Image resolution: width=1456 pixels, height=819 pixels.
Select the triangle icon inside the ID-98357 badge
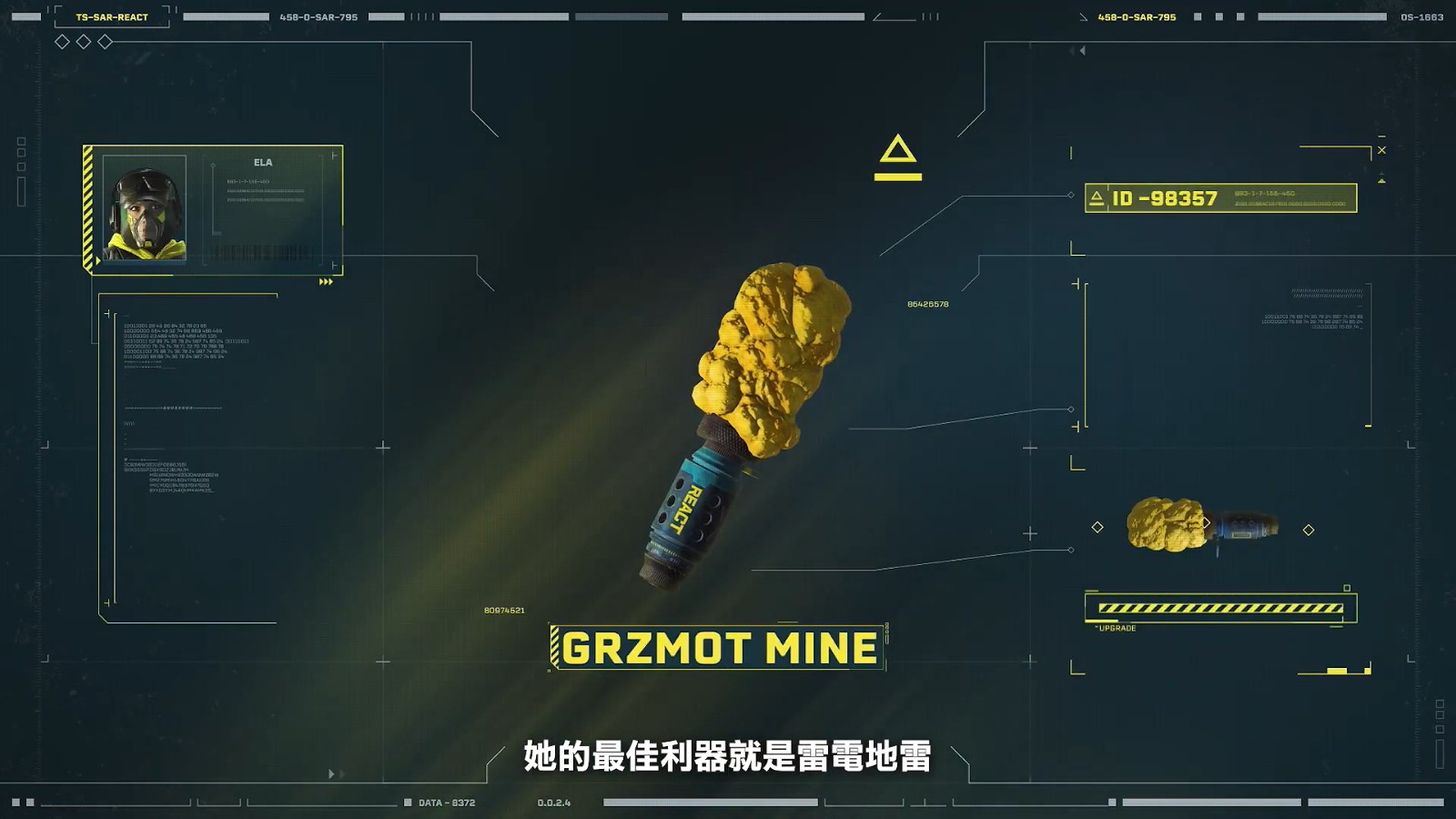pos(1097,199)
